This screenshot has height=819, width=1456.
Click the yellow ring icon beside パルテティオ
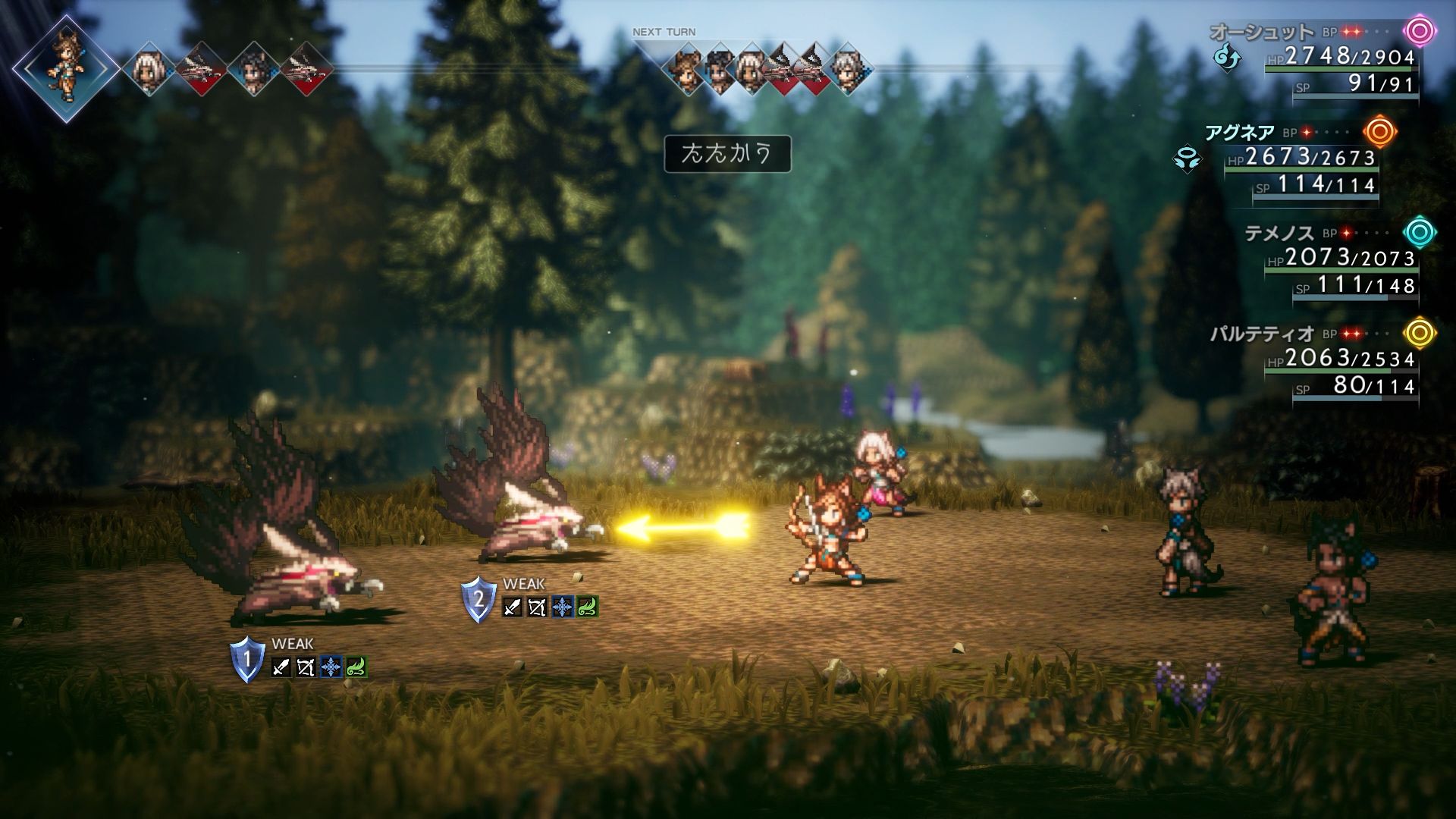click(x=1420, y=333)
